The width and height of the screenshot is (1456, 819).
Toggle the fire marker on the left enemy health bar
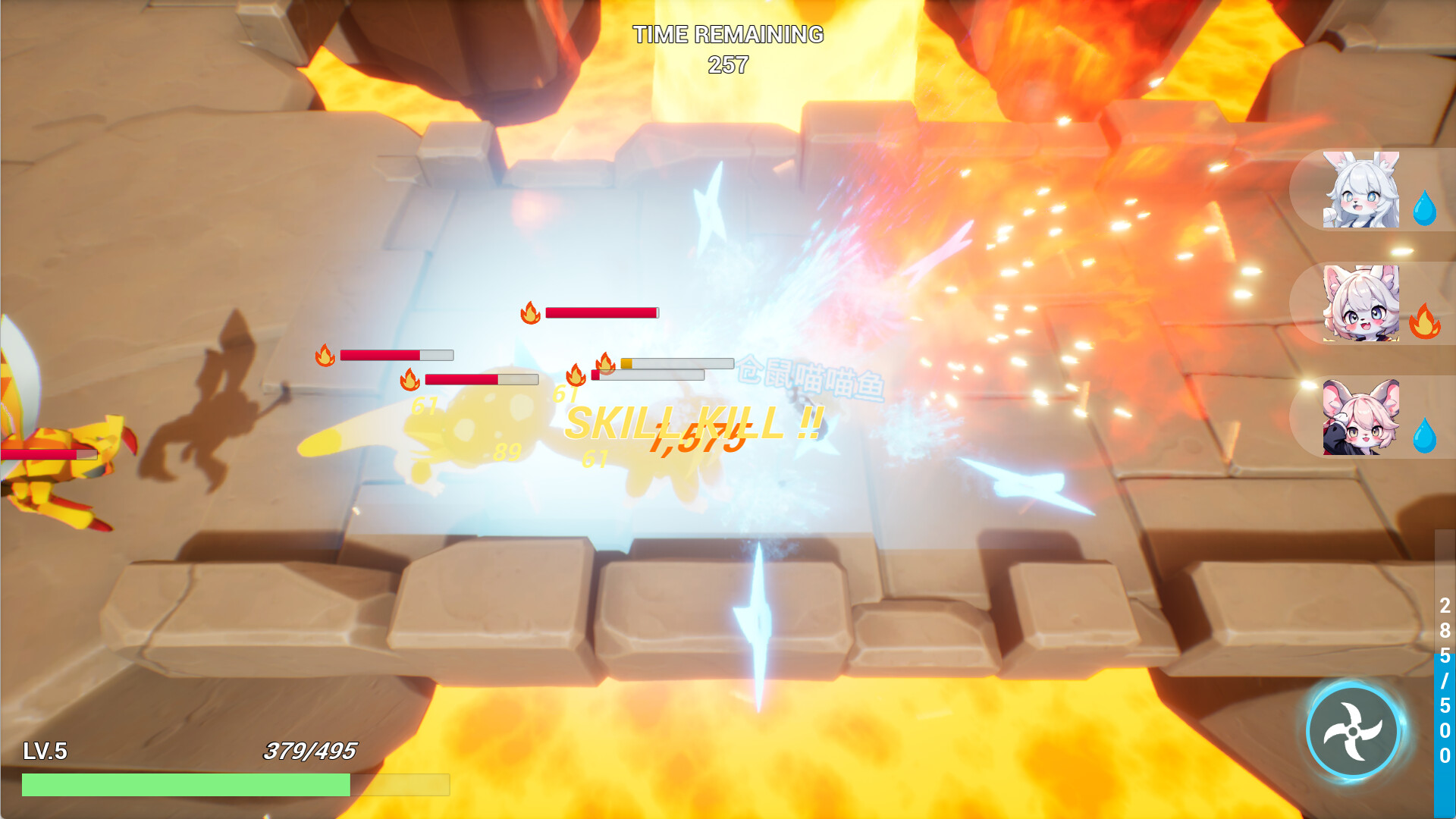(x=326, y=354)
